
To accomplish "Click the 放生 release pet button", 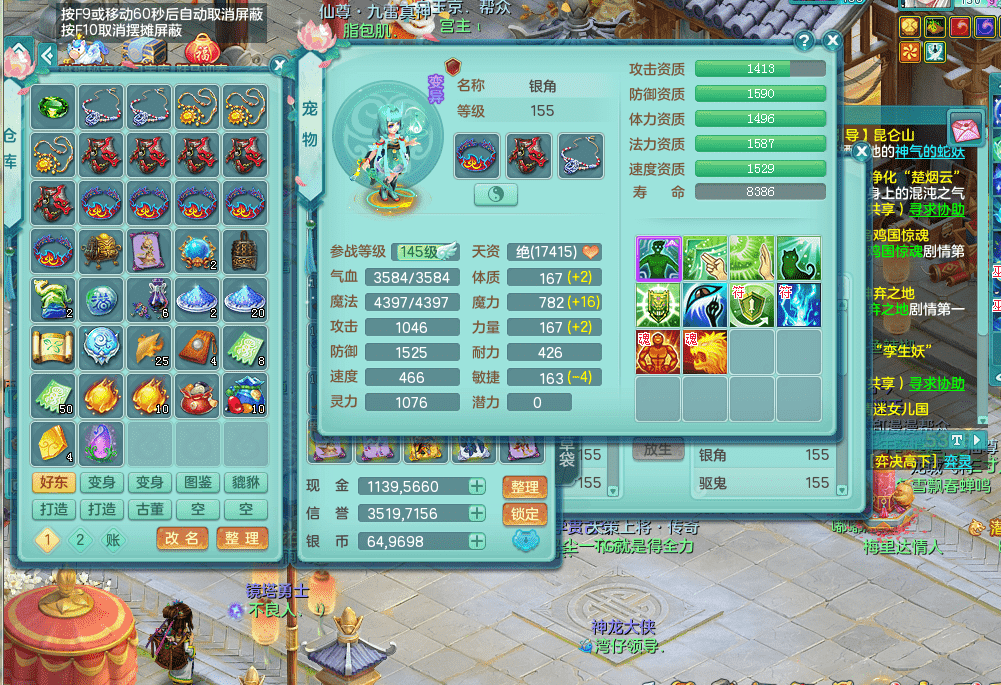I will pos(657,450).
